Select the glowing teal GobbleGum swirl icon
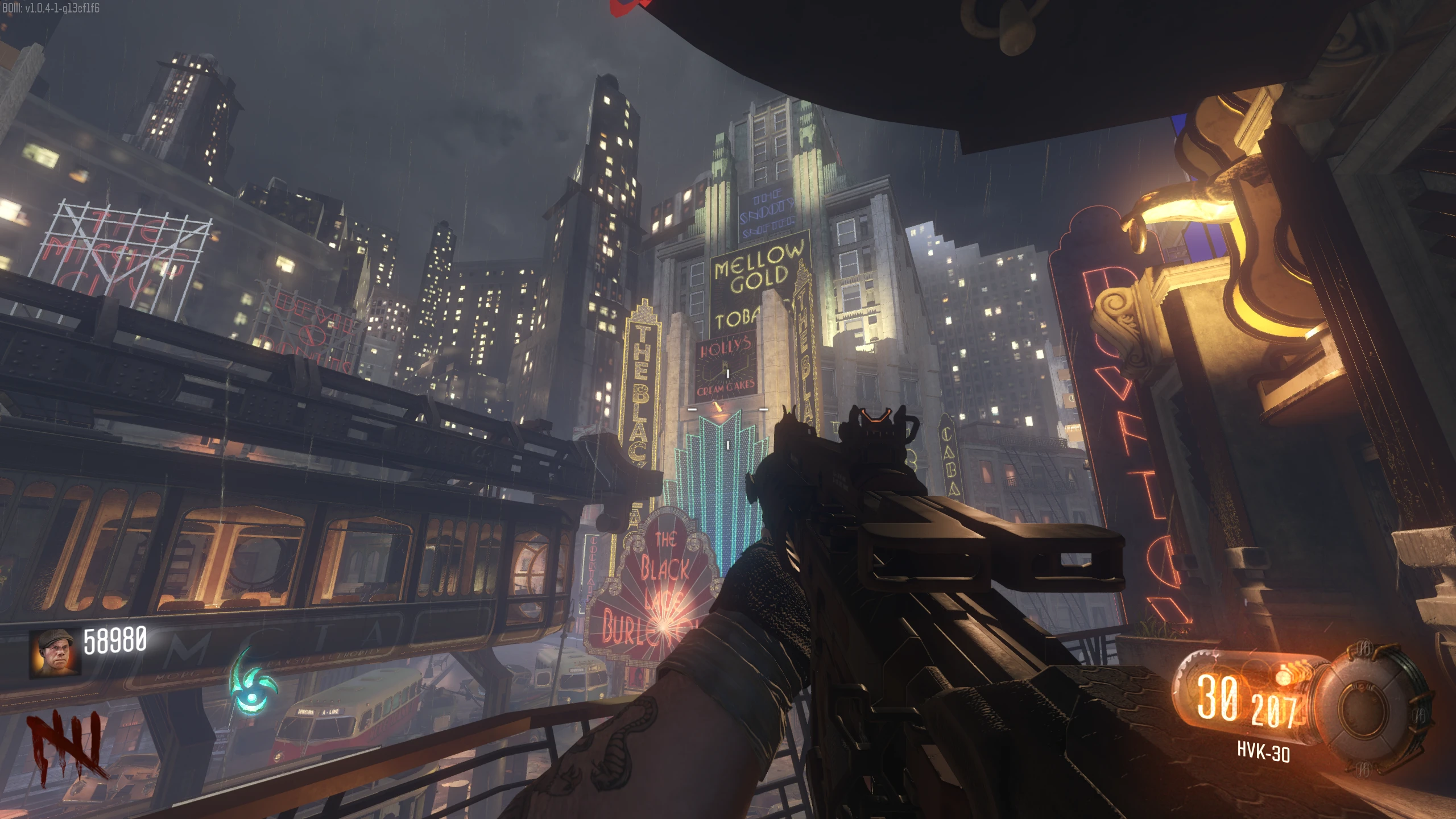 pyautogui.click(x=253, y=684)
